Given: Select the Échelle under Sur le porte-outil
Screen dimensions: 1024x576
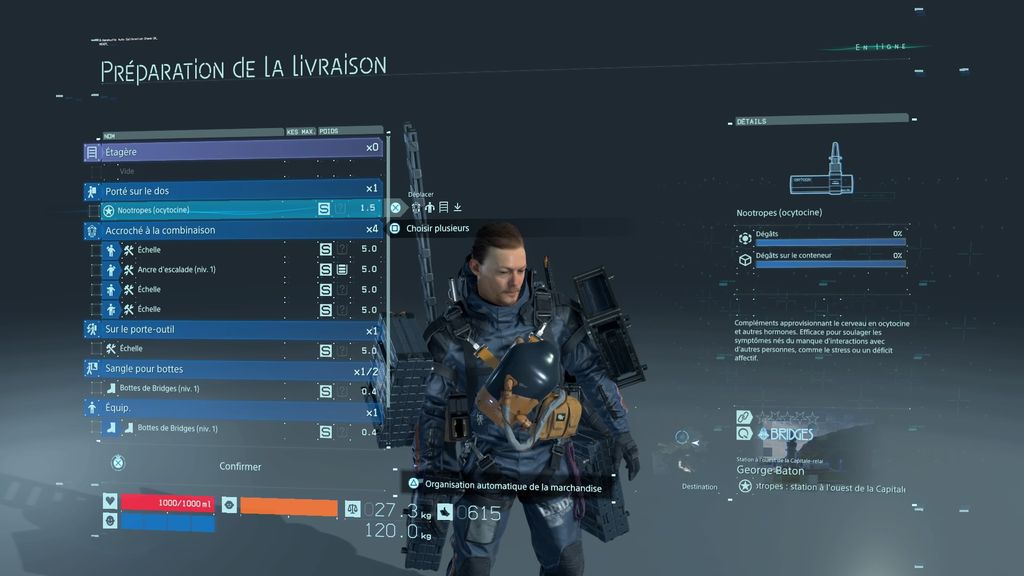Looking at the screenshot, I should (x=200, y=349).
